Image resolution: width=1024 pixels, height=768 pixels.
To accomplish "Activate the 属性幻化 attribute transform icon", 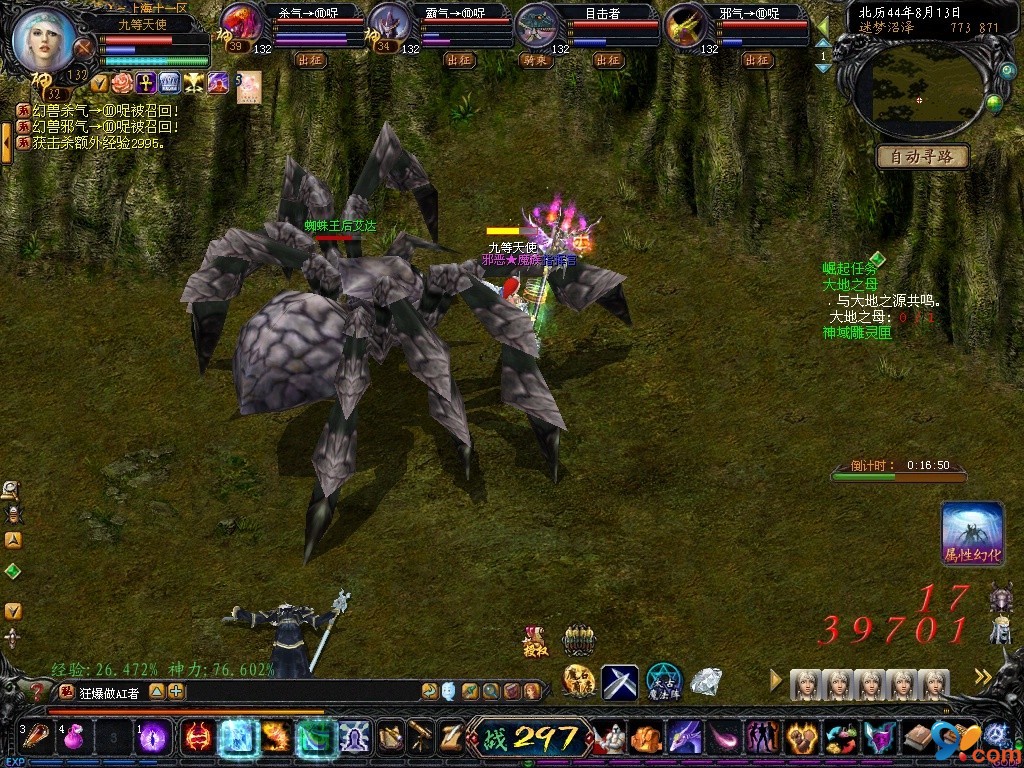I will [972, 533].
